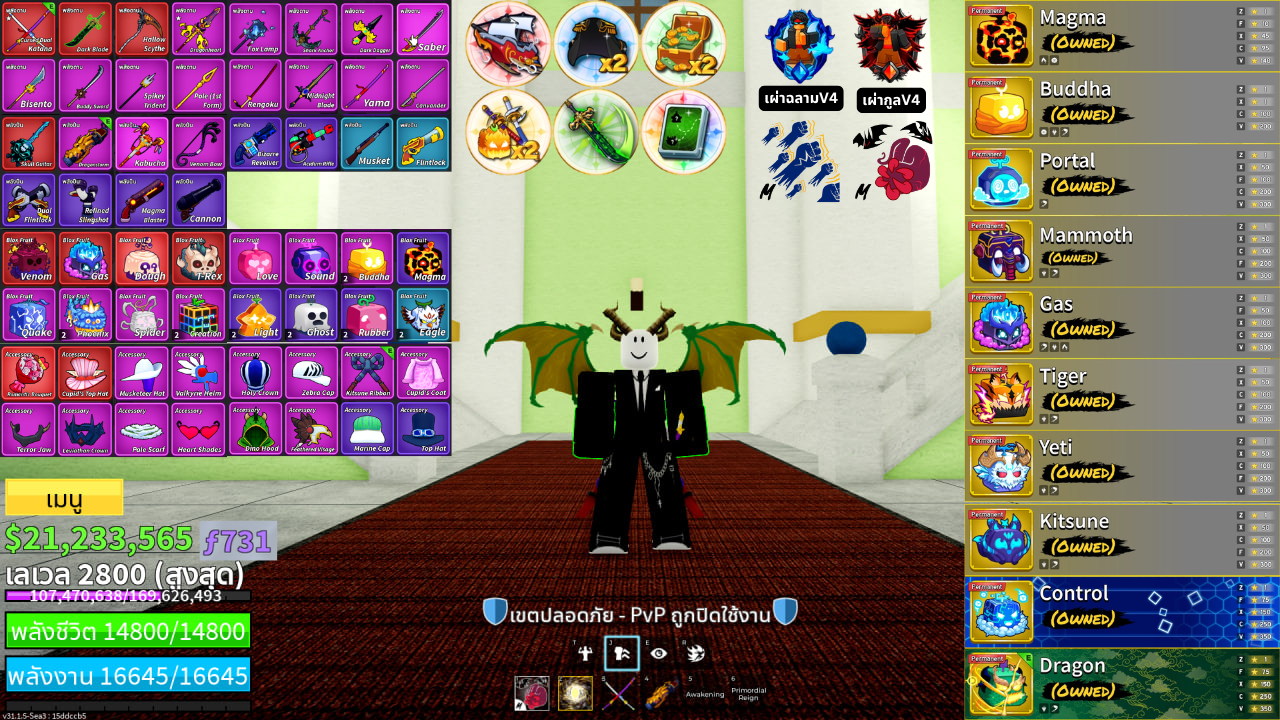1280x720 pixels.
Task: Click the 2x Chest gamepass icon
Action: coord(686,44)
